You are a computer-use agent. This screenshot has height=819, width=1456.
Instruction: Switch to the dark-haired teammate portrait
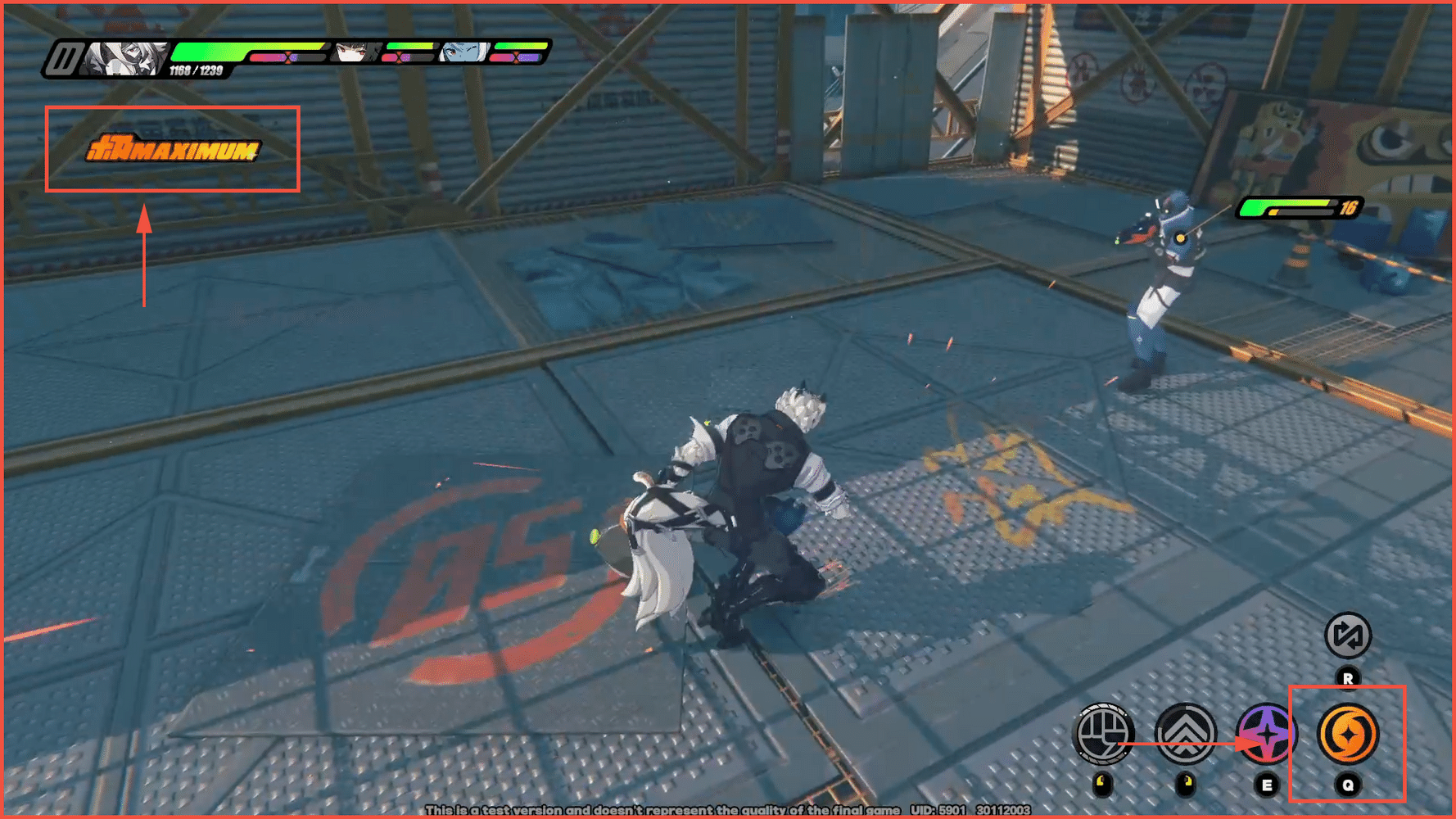coord(354,53)
